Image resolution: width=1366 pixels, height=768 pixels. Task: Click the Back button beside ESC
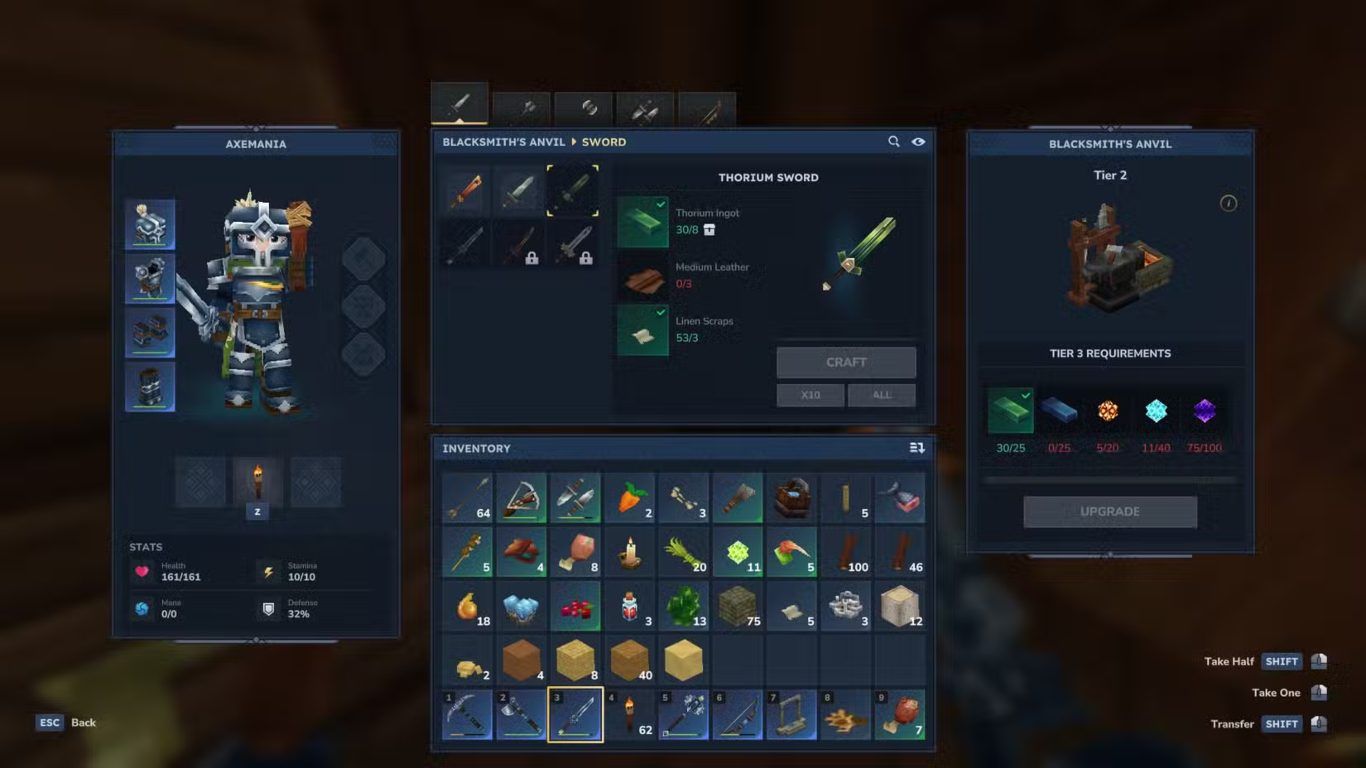(x=84, y=722)
